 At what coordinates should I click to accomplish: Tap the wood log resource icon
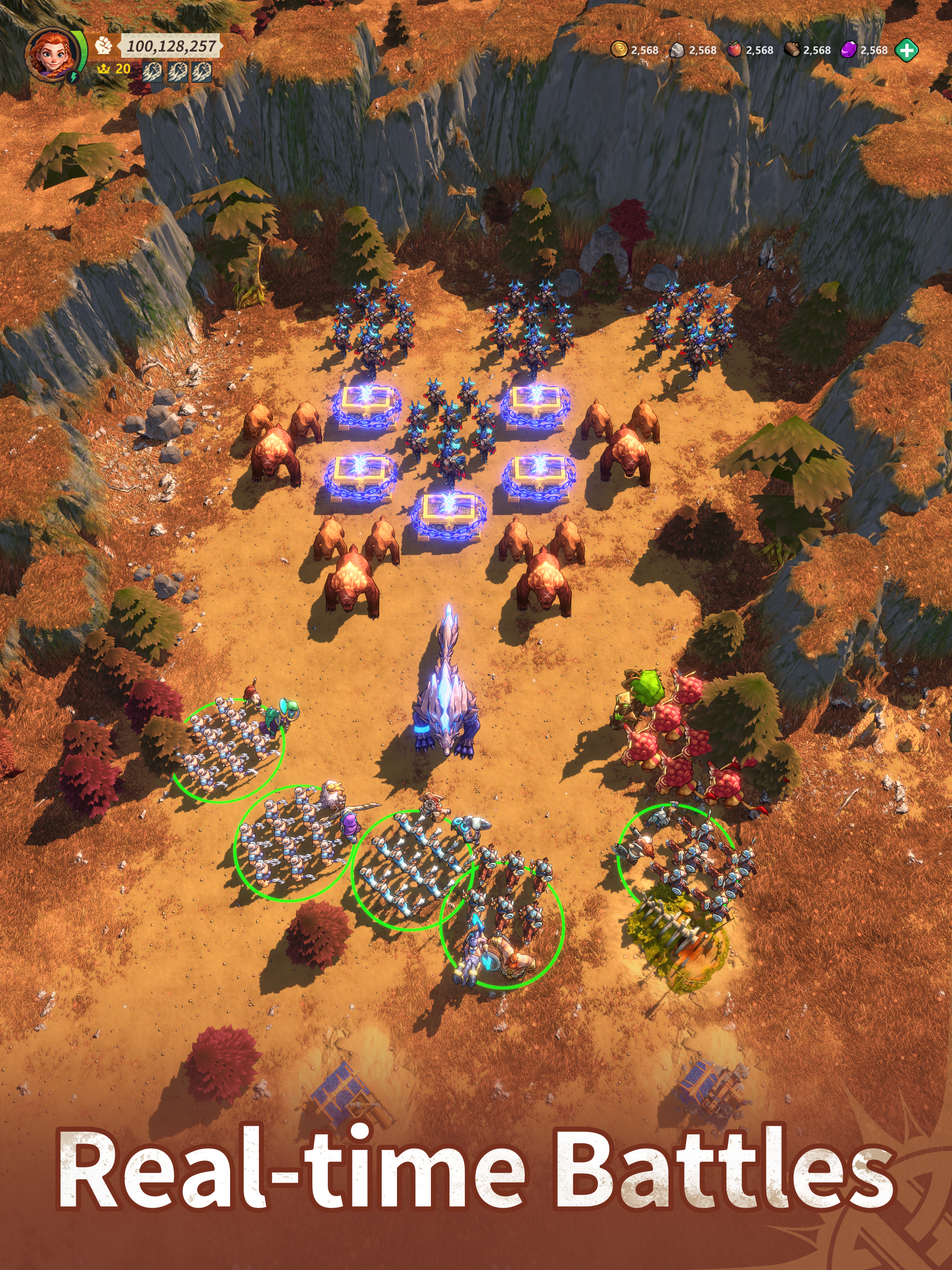click(792, 50)
